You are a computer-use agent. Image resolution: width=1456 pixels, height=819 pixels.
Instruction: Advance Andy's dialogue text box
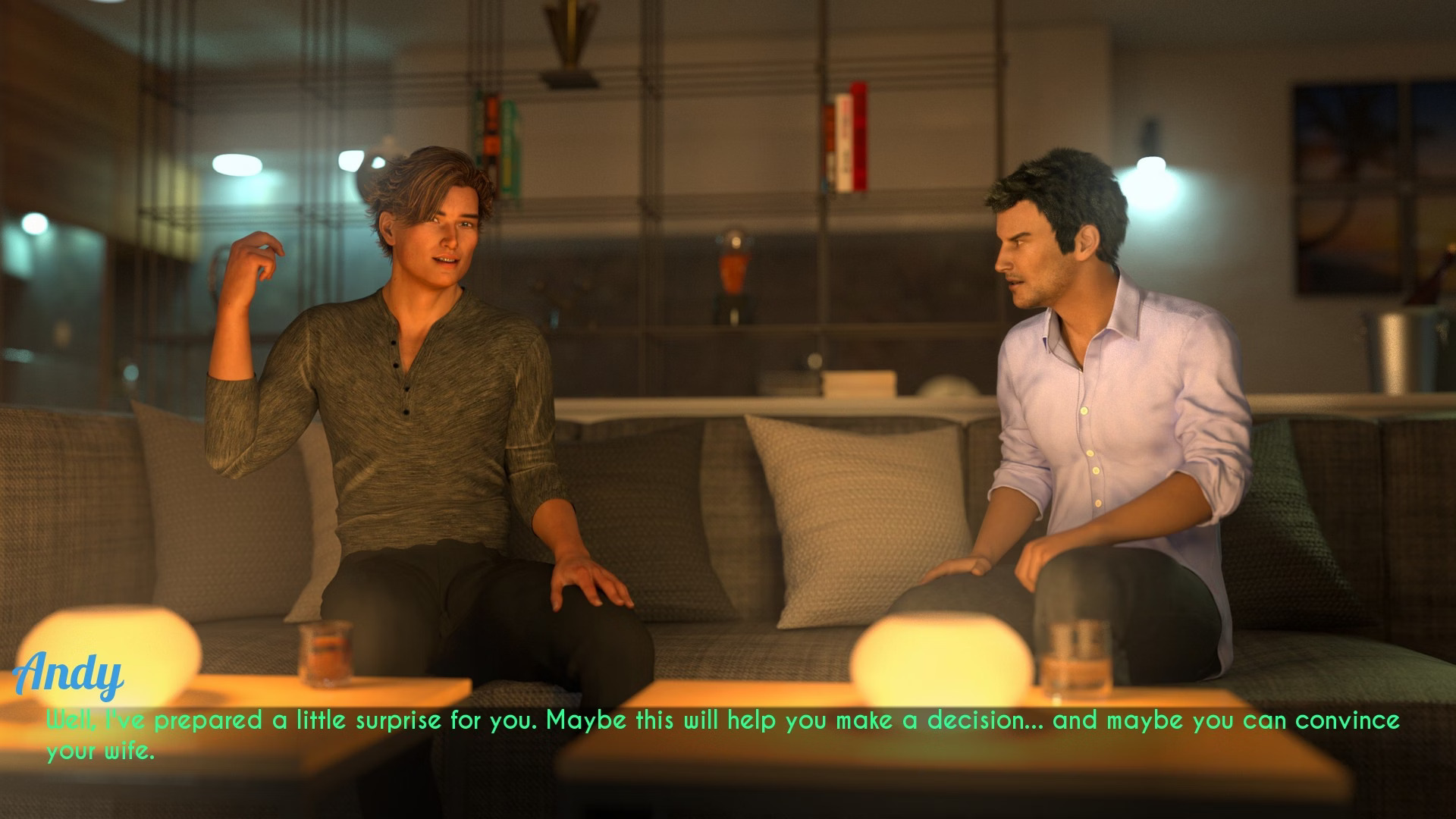(x=722, y=734)
